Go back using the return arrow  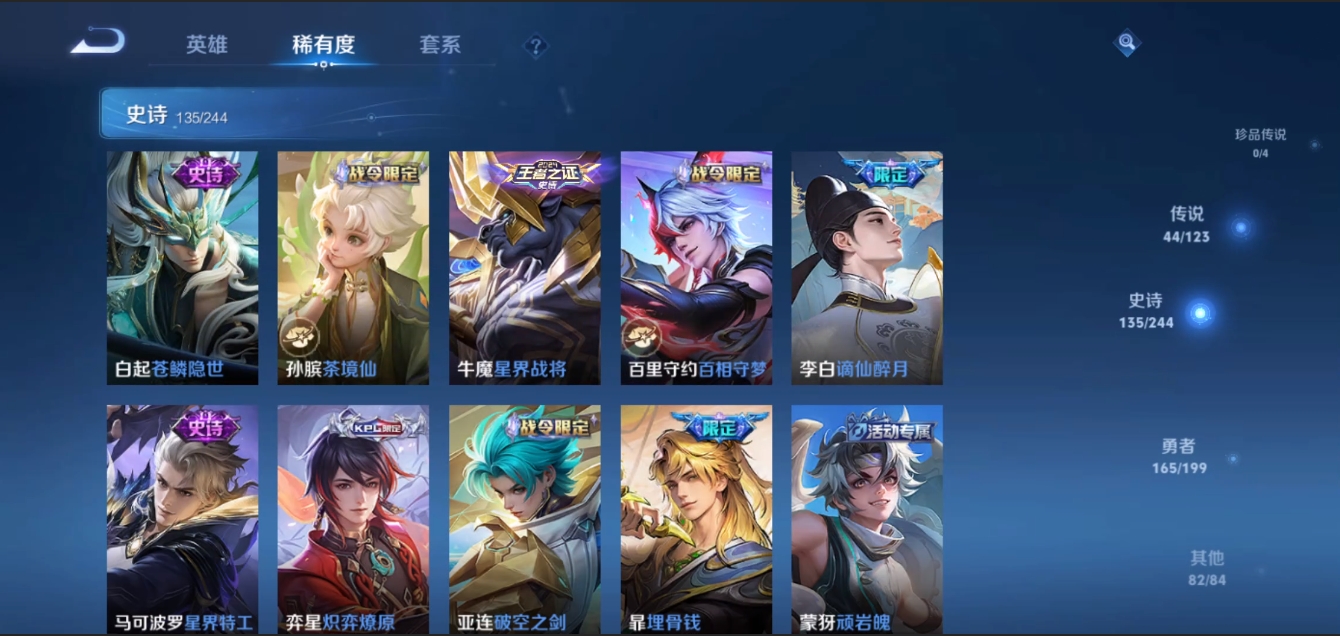point(98,42)
